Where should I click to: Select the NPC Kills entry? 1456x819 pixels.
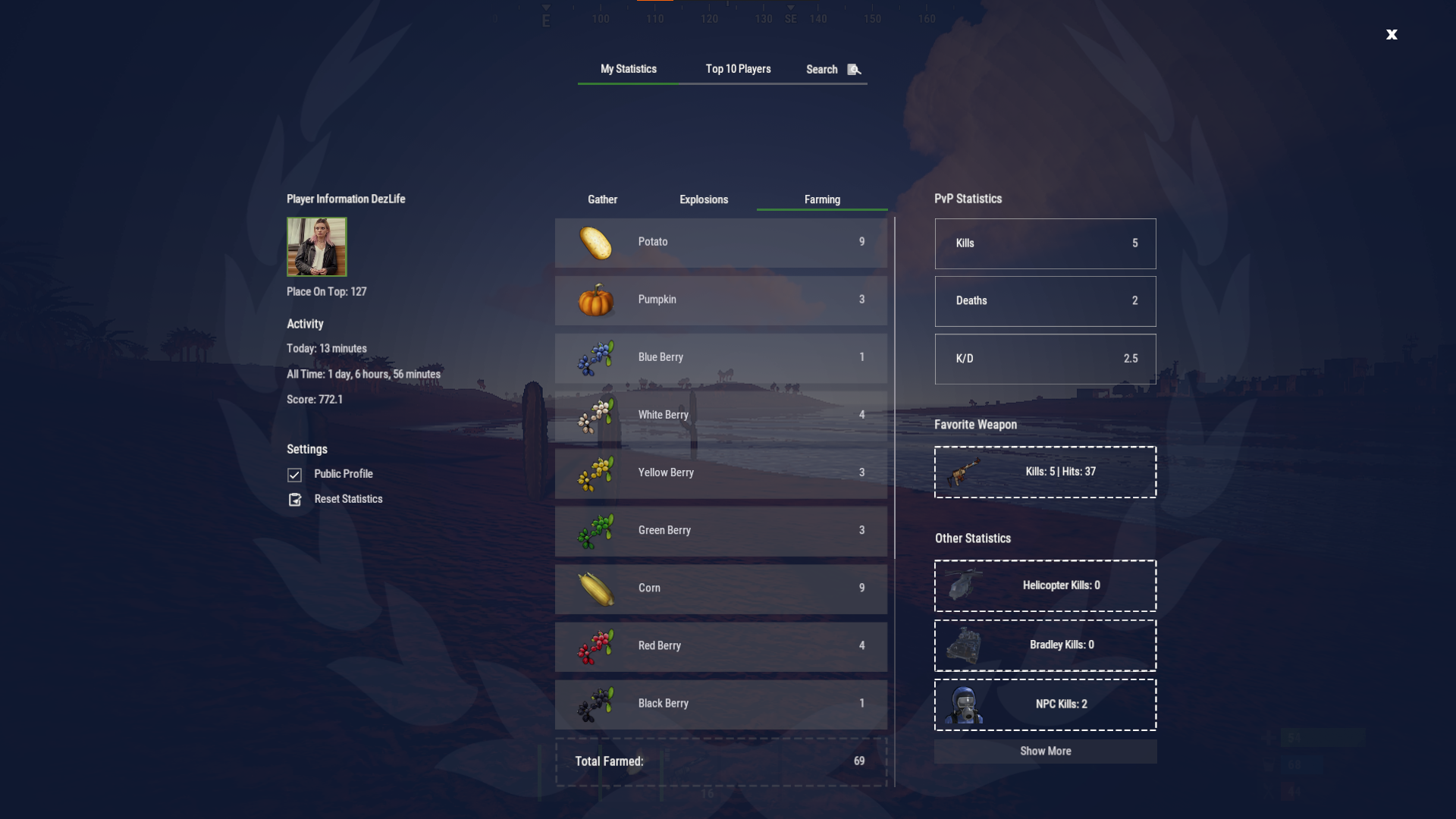click(1045, 704)
